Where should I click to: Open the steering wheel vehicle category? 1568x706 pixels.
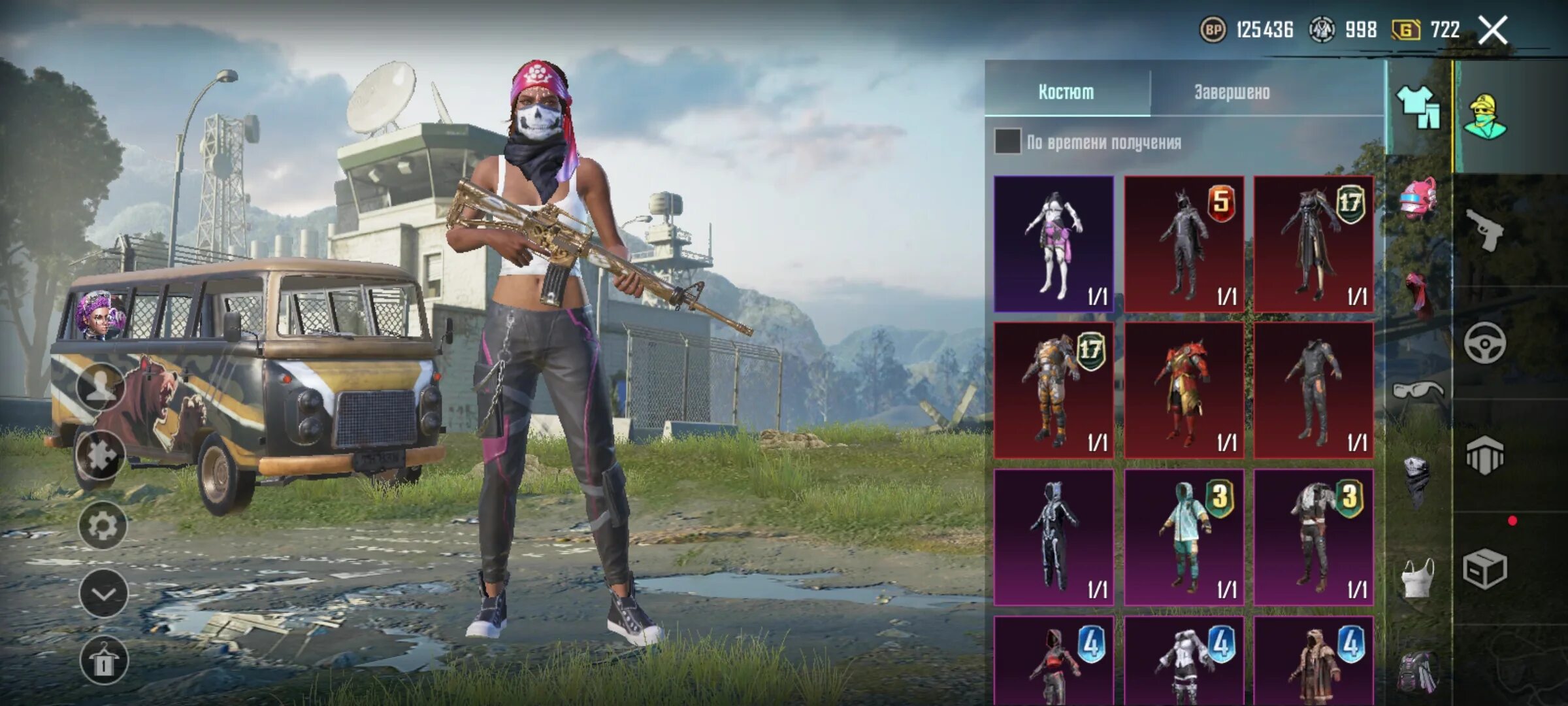(1484, 343)
